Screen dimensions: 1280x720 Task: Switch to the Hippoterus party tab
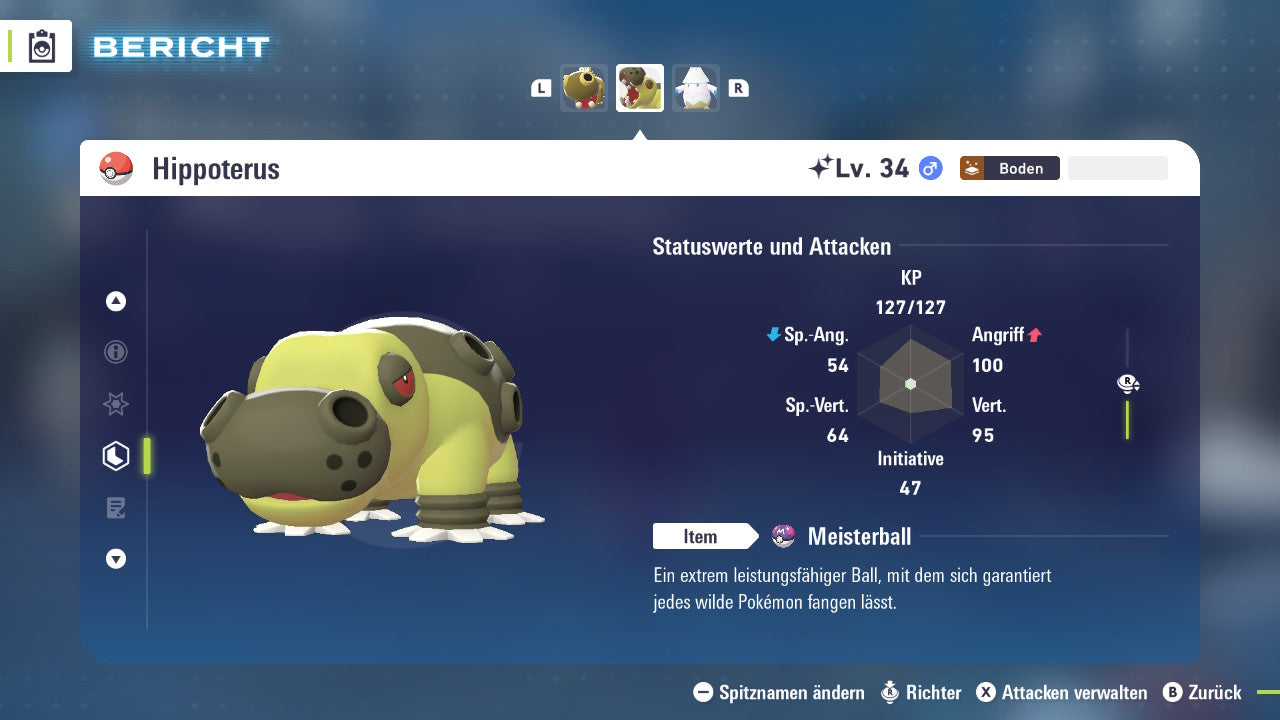[x=640, y=87]
